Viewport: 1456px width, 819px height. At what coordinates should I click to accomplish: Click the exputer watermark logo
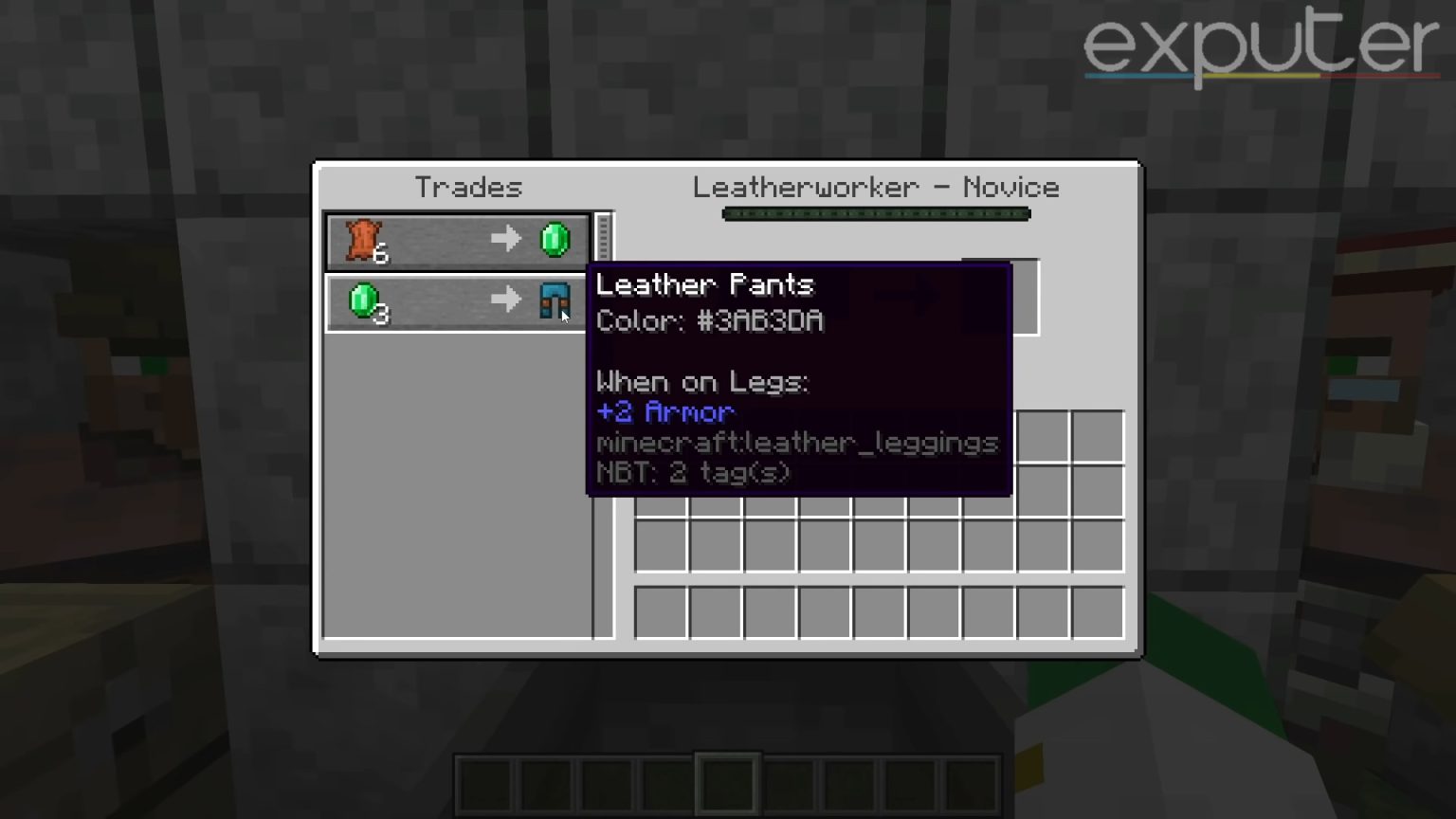point(1259,45)
